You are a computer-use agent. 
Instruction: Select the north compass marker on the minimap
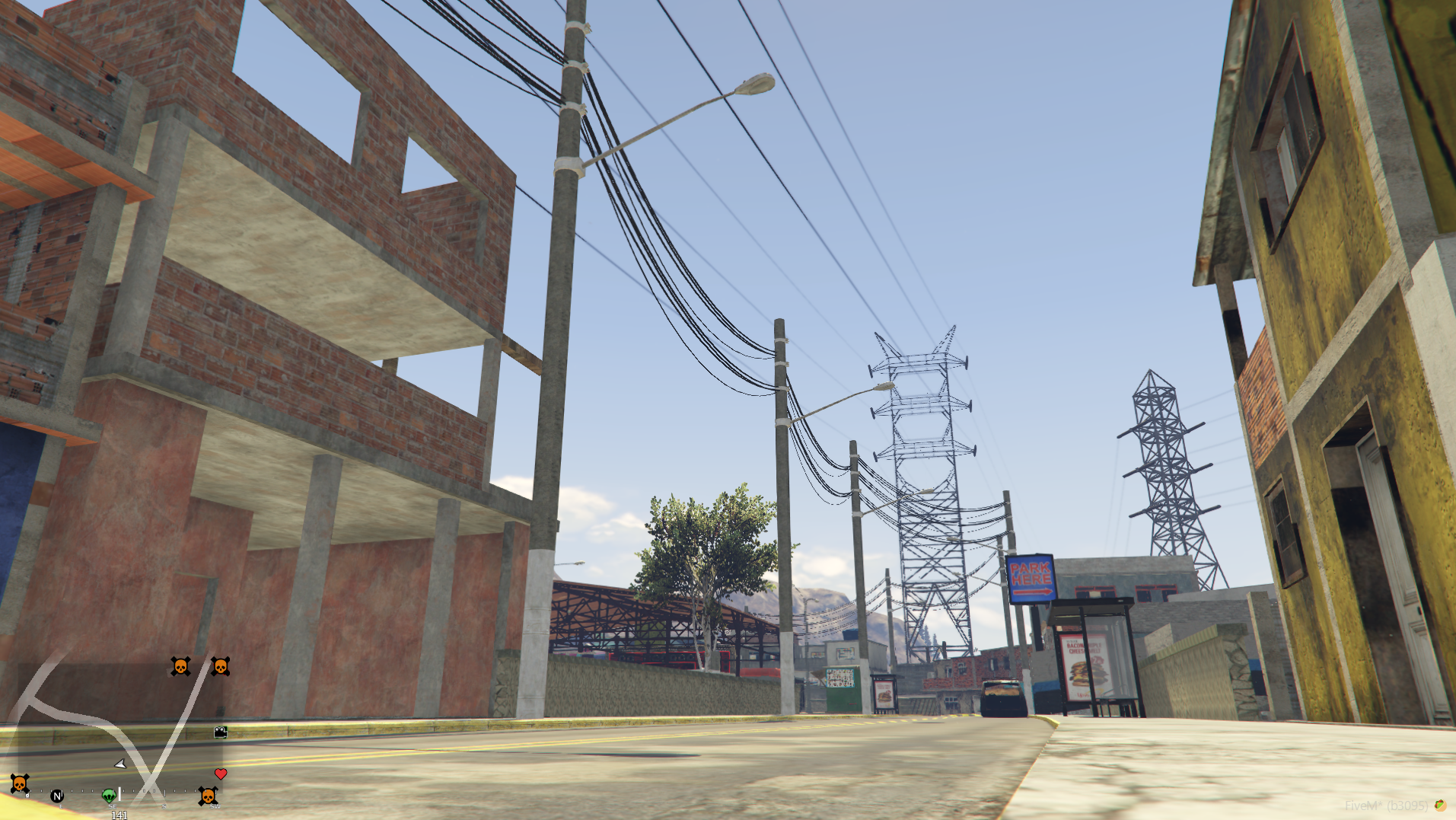tap(57, 796)
